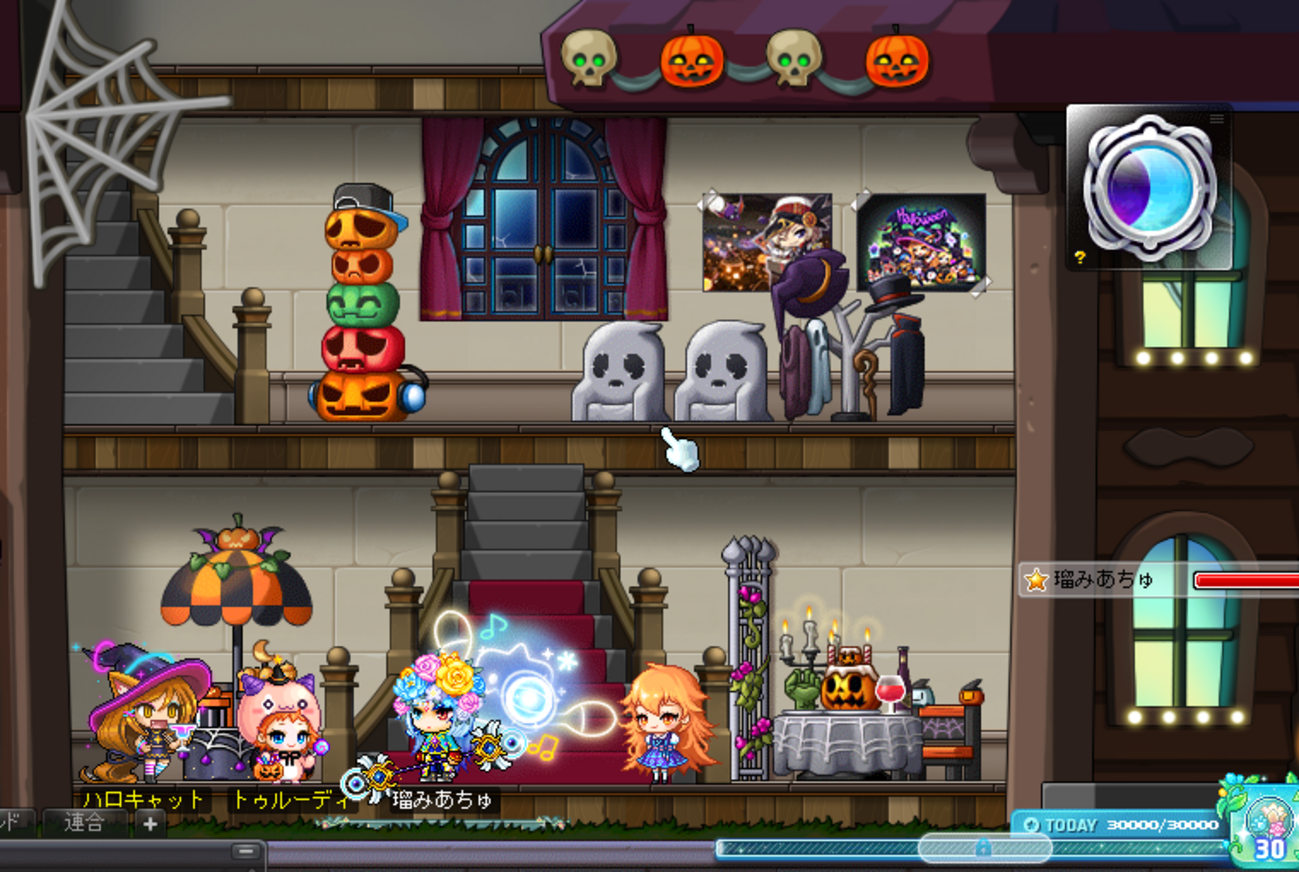
Task: Click the yellow question mark on the crystal widget
Action: click(1080, 256)
